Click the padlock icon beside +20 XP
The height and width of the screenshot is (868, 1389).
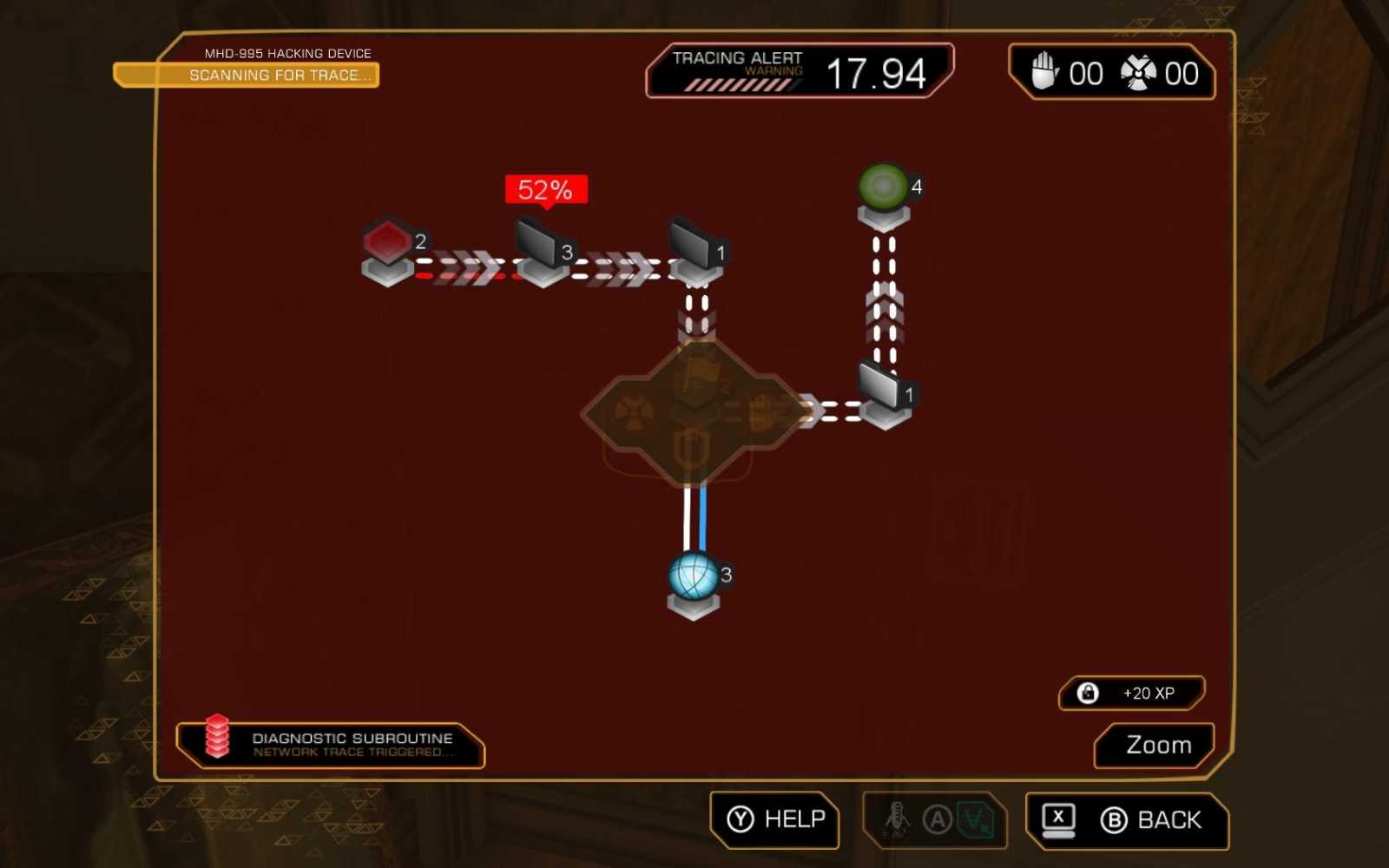[1086, 693]
